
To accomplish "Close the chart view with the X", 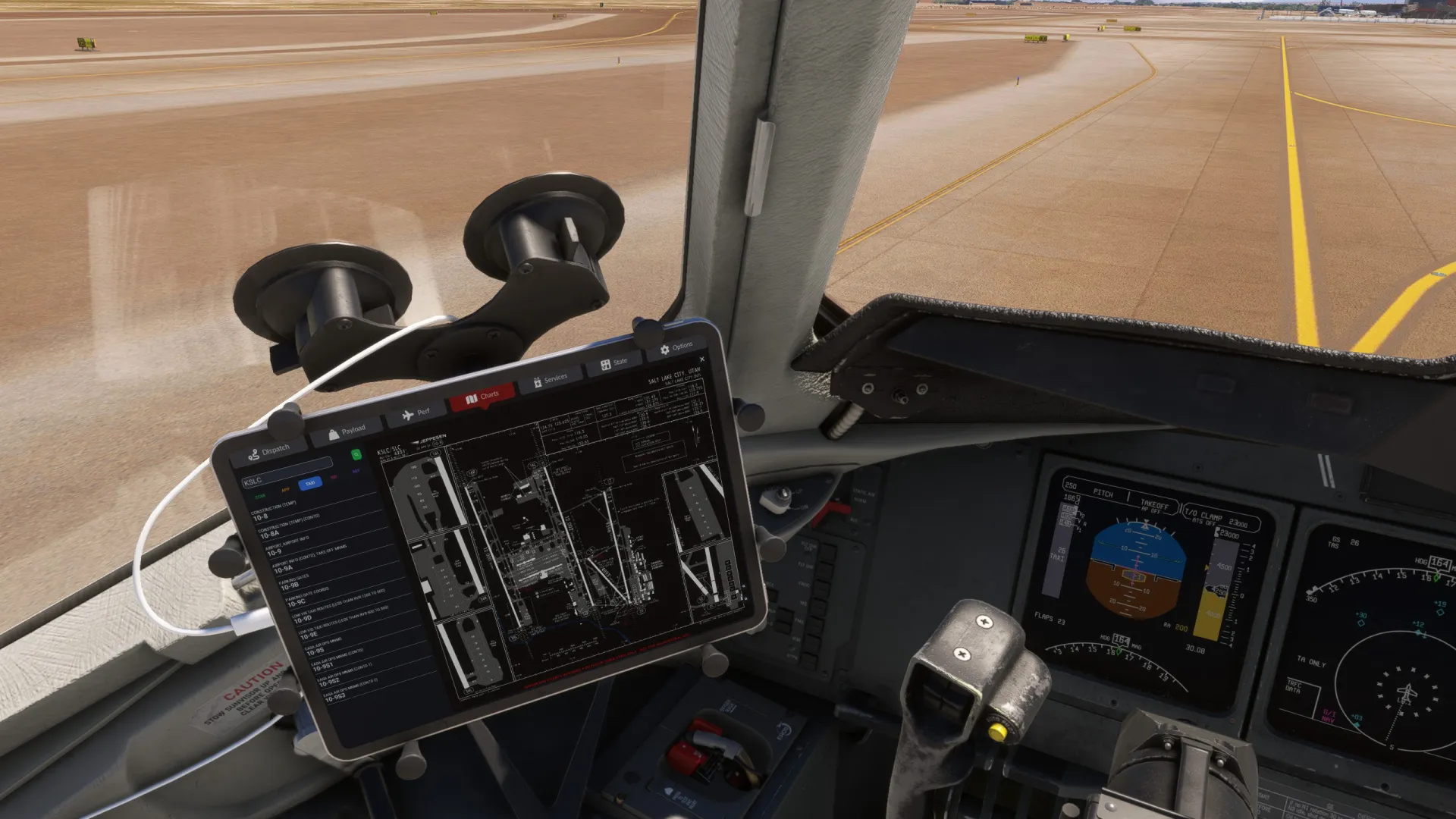I will pyautogui.click(x=702, y=360).
